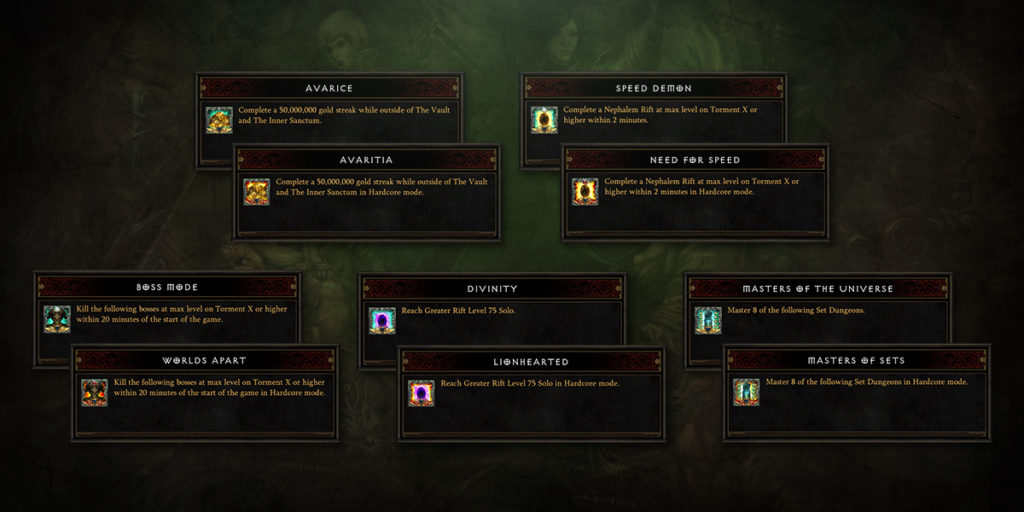Choose the Divinity achievement panel
Image resolution: width=1024 pixels, height=512 pixels.
[x=493, y=288]
